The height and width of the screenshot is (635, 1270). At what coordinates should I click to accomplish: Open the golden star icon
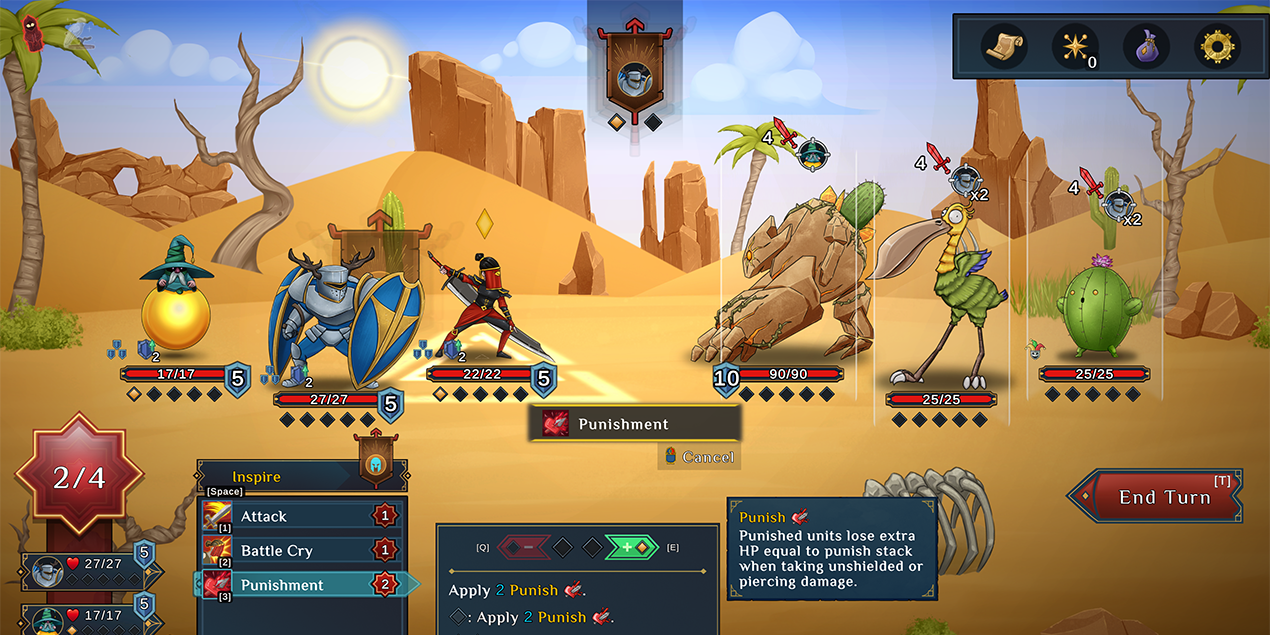pos(1075,46)
